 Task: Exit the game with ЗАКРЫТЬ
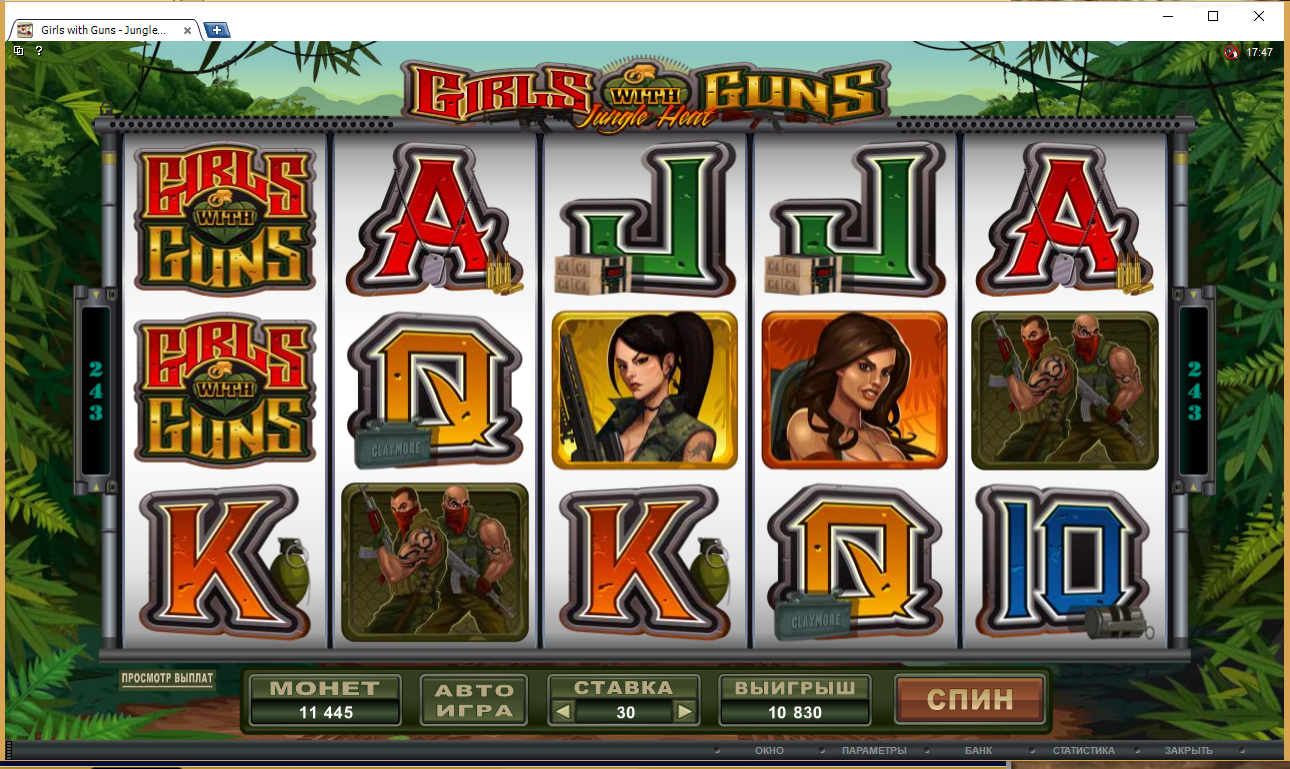[1188, 750]
